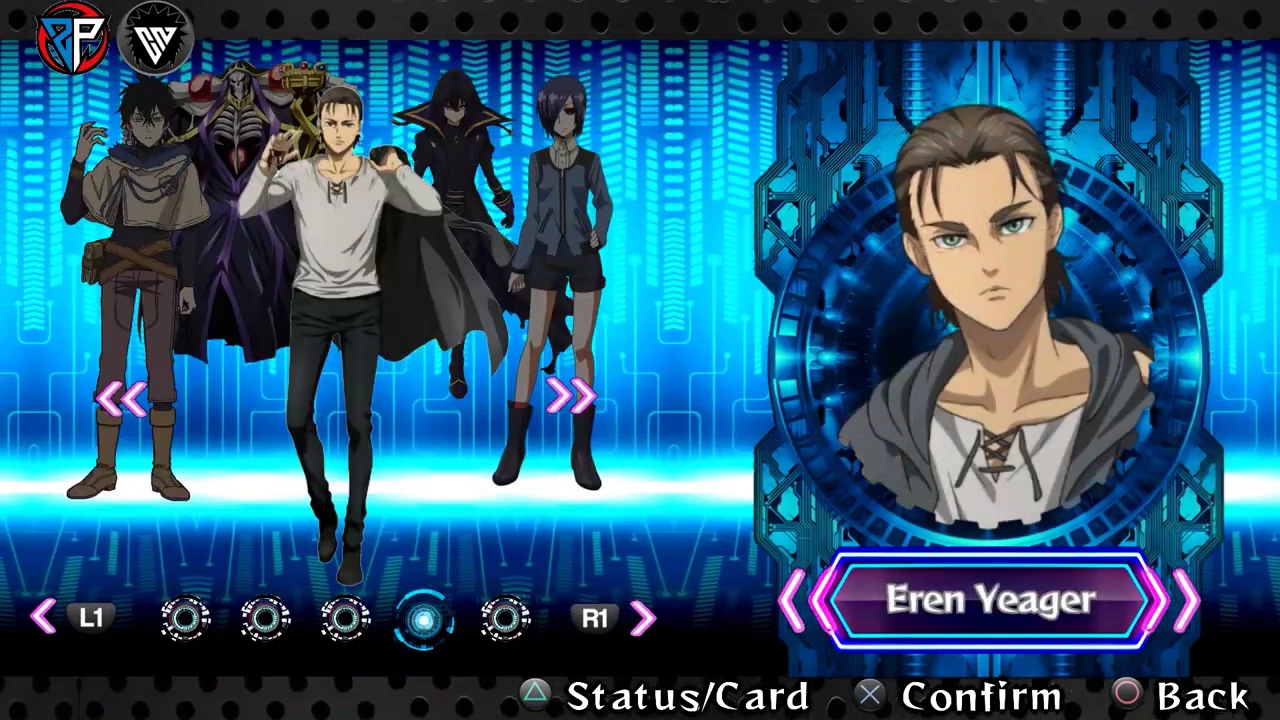
Task: Select the Eren Yeager name plate
Action: [x=990, y=600]
